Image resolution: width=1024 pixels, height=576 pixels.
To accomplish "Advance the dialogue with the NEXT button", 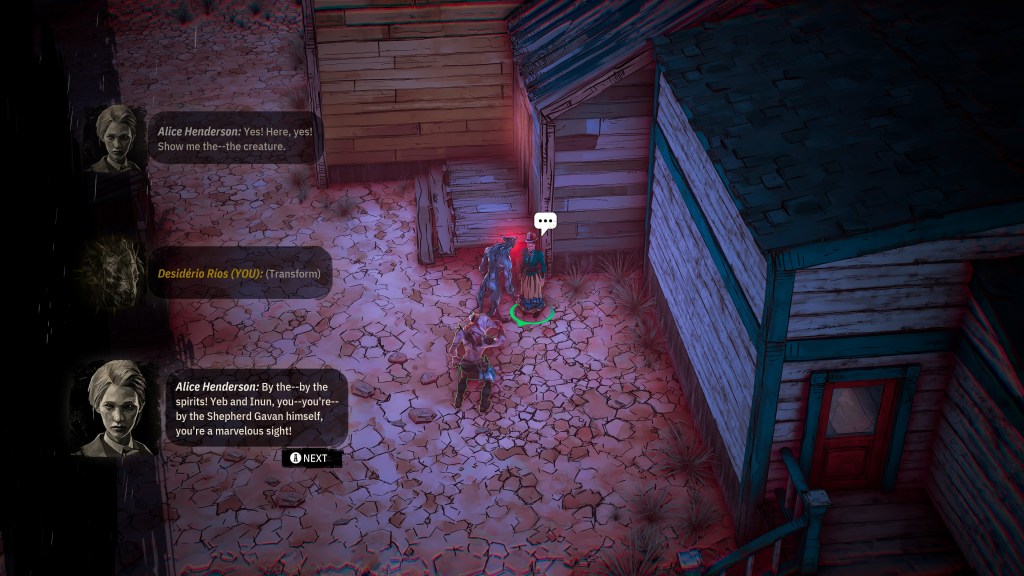I will point(312,458).
